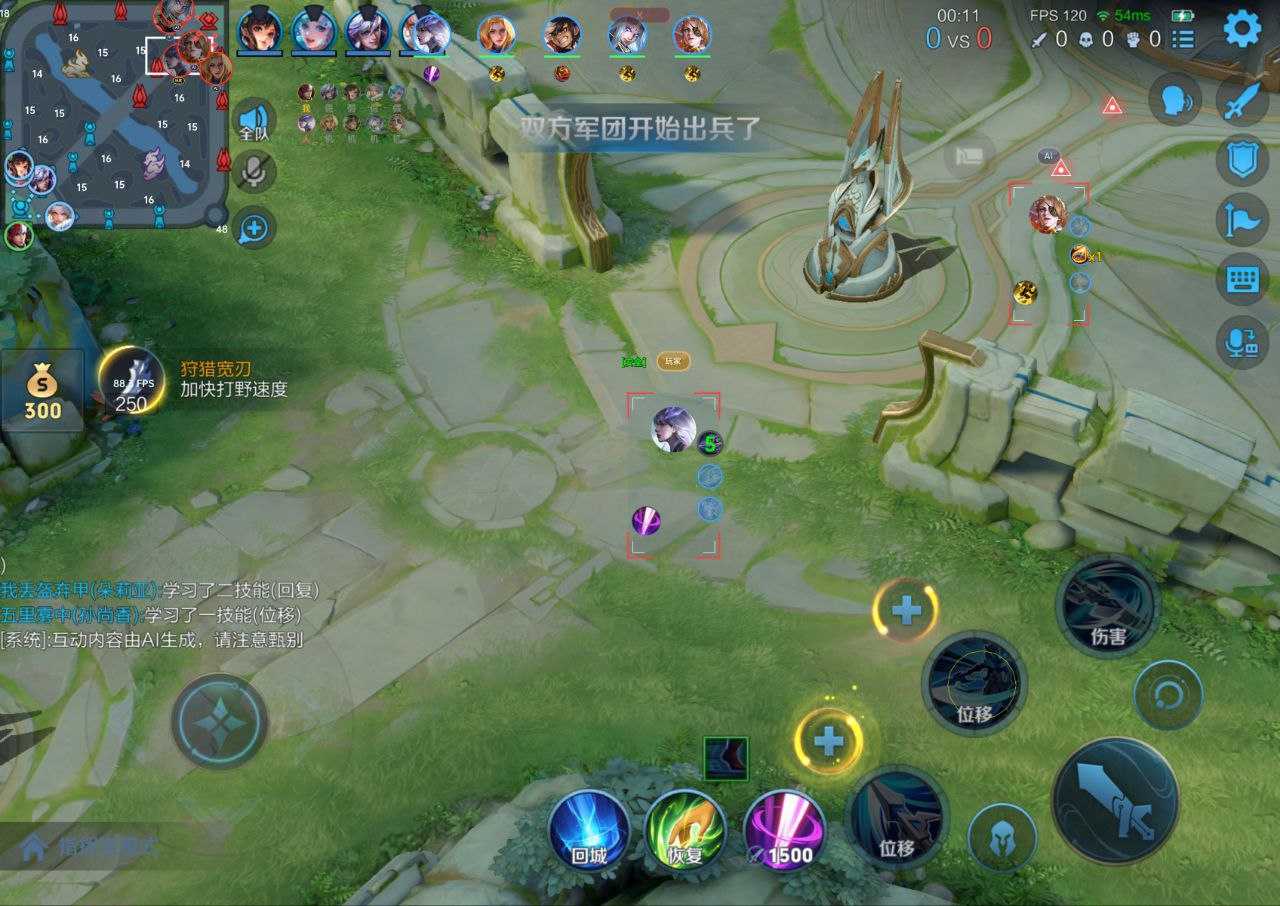Tap the large sword basic attack button
1280x906 pixels.
[1115, 800]
